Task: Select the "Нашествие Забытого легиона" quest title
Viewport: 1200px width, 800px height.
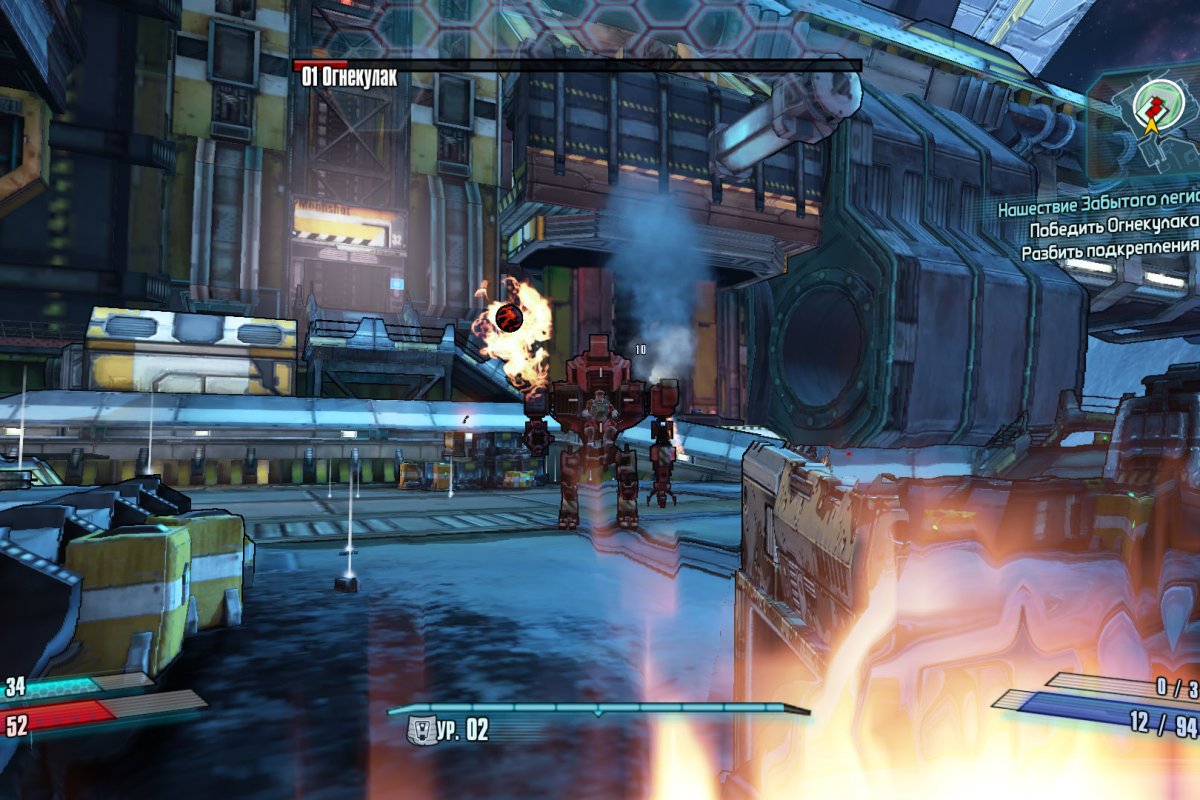Action: pos(1098,208)
